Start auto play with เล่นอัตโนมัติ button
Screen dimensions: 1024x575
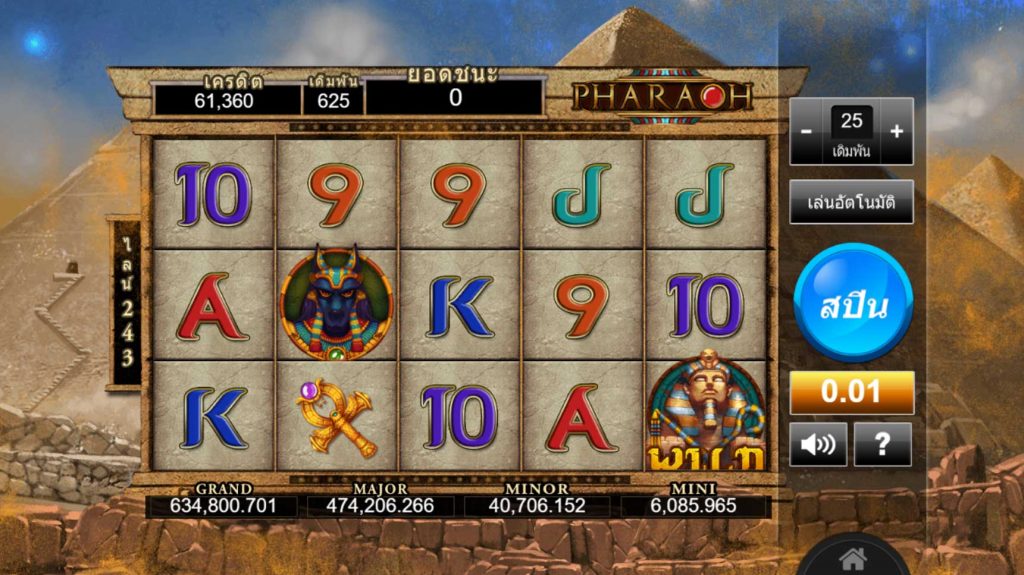pyautogui.click(x=851, y=203)
